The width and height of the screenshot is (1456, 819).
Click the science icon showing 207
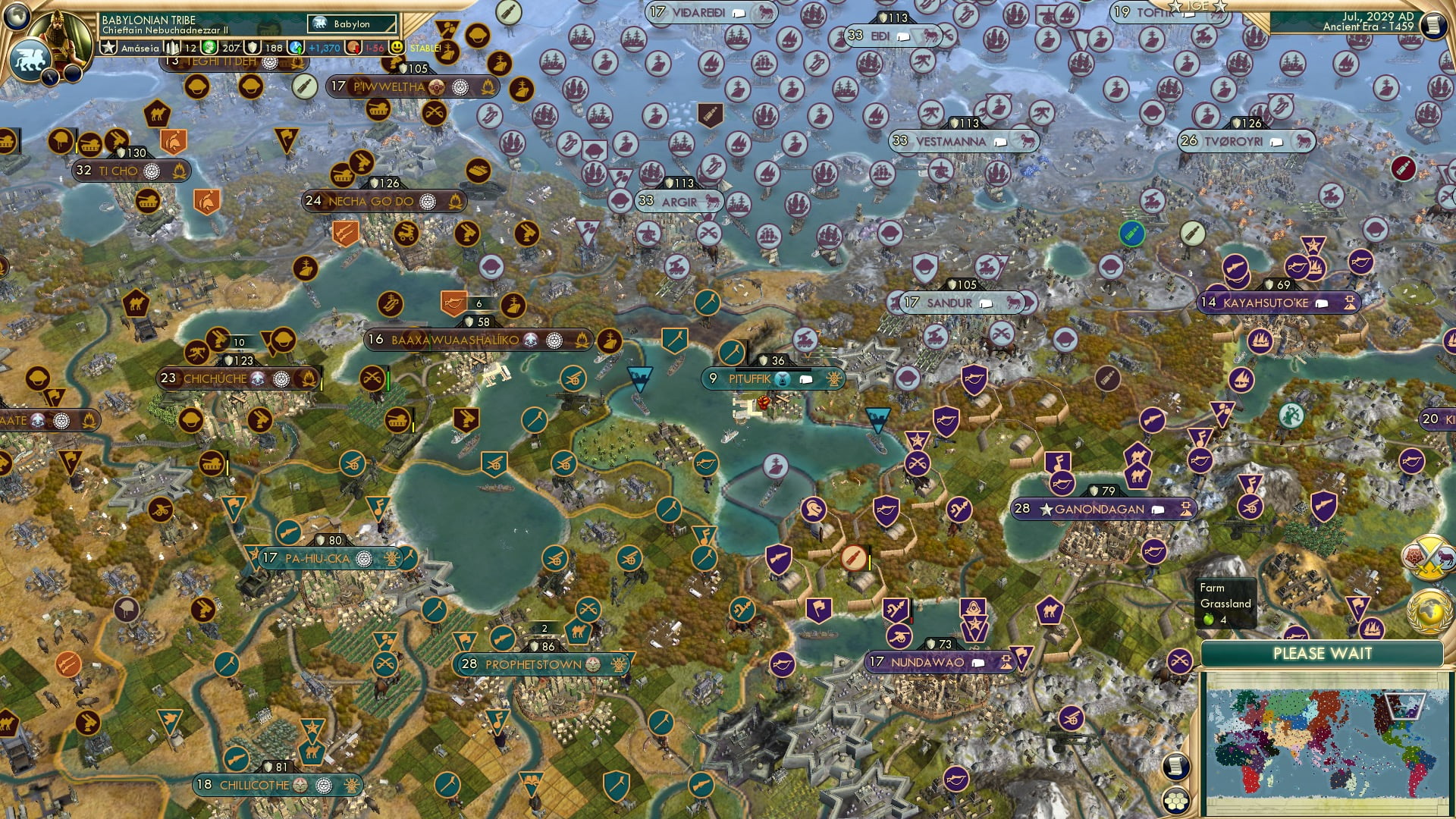click(x=208, y=47)
